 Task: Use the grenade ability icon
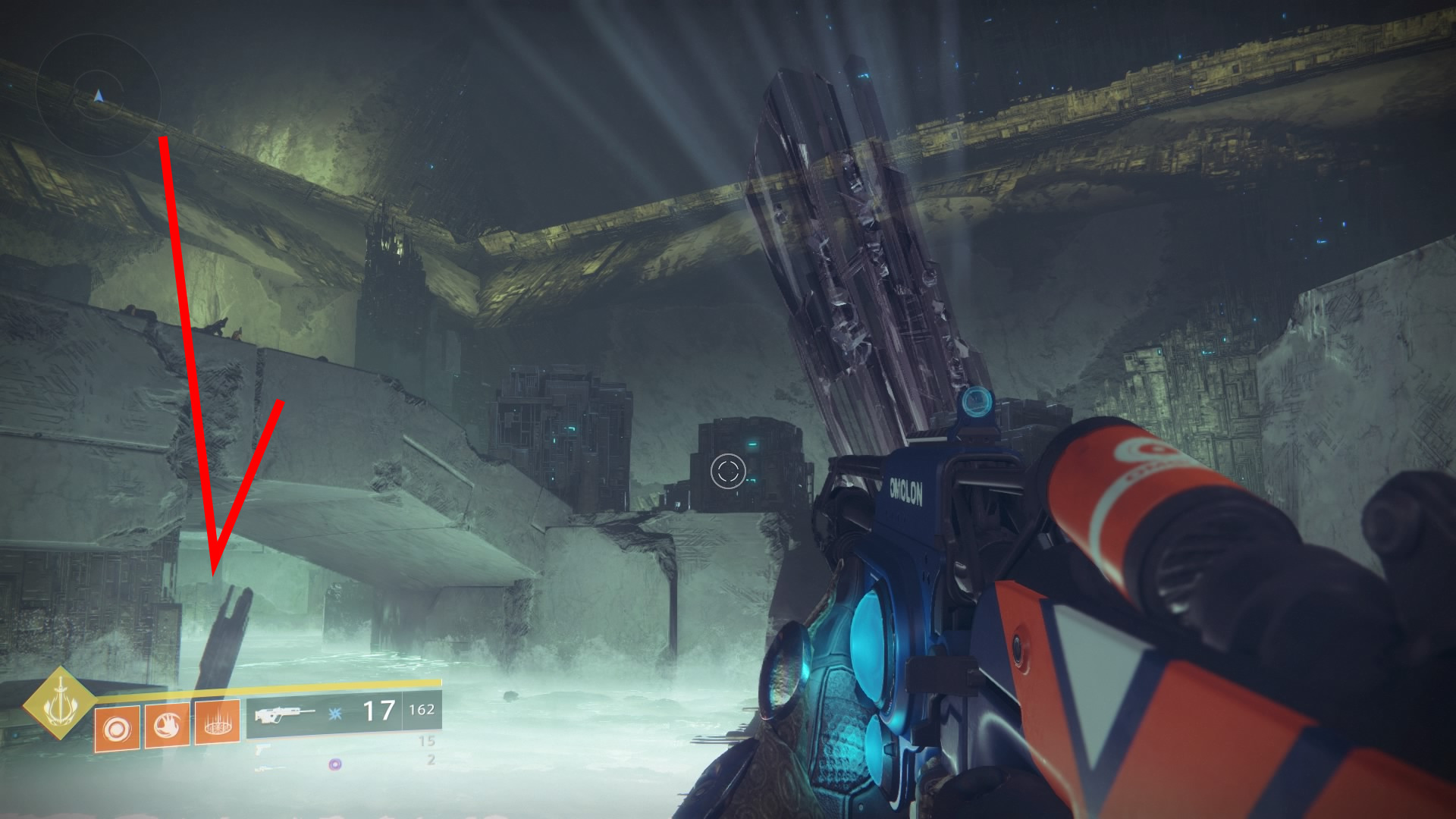point(117,729)
